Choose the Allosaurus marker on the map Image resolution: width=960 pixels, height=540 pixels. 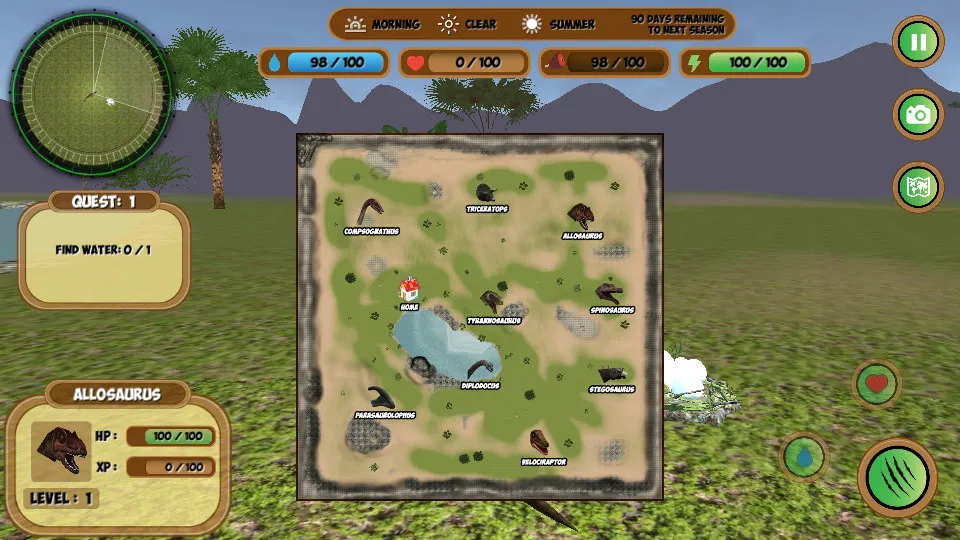point(581,217)
